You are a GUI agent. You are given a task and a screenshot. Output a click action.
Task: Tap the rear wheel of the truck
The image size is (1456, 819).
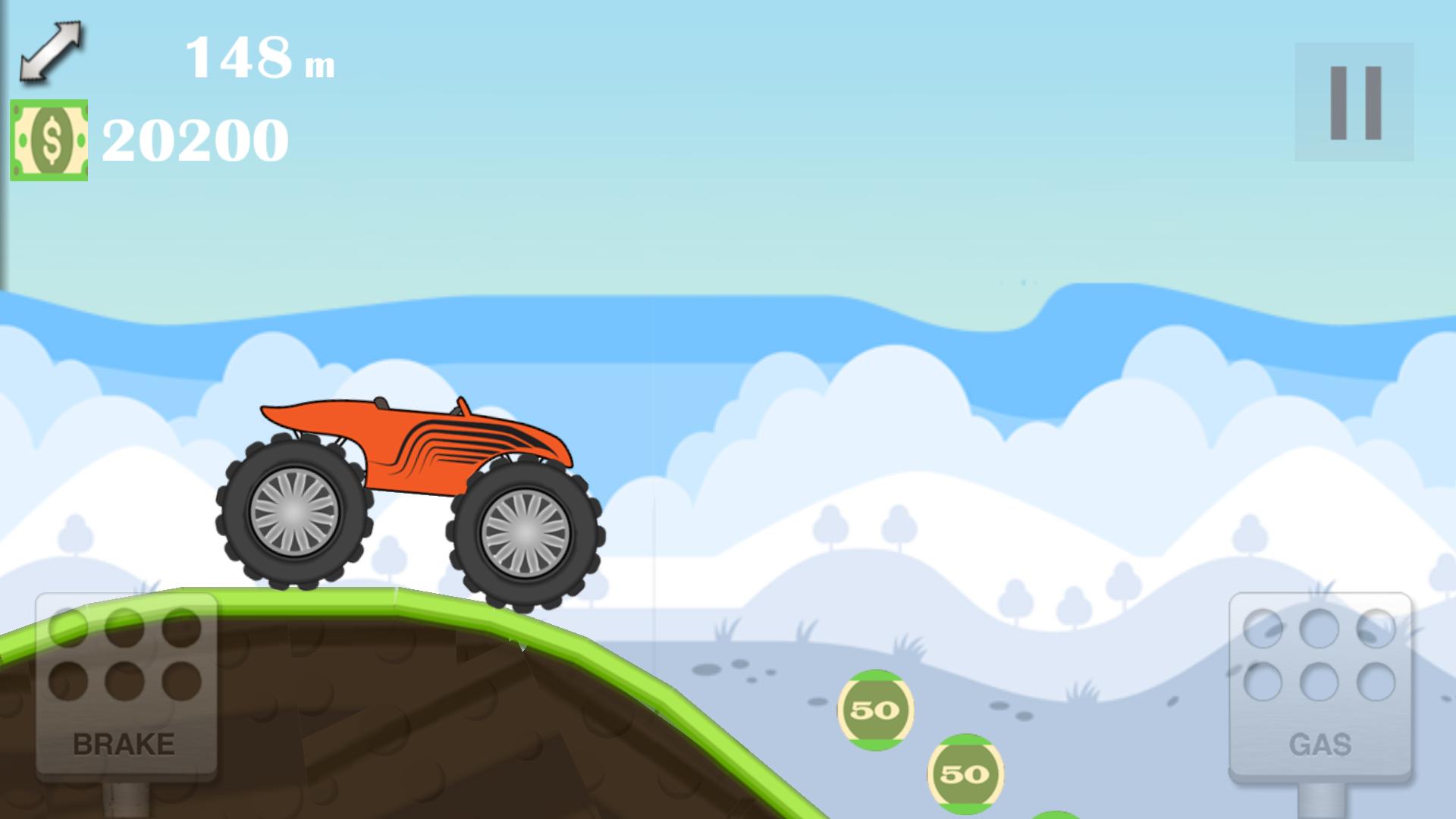pyautogui.click(x=296, y=519)
